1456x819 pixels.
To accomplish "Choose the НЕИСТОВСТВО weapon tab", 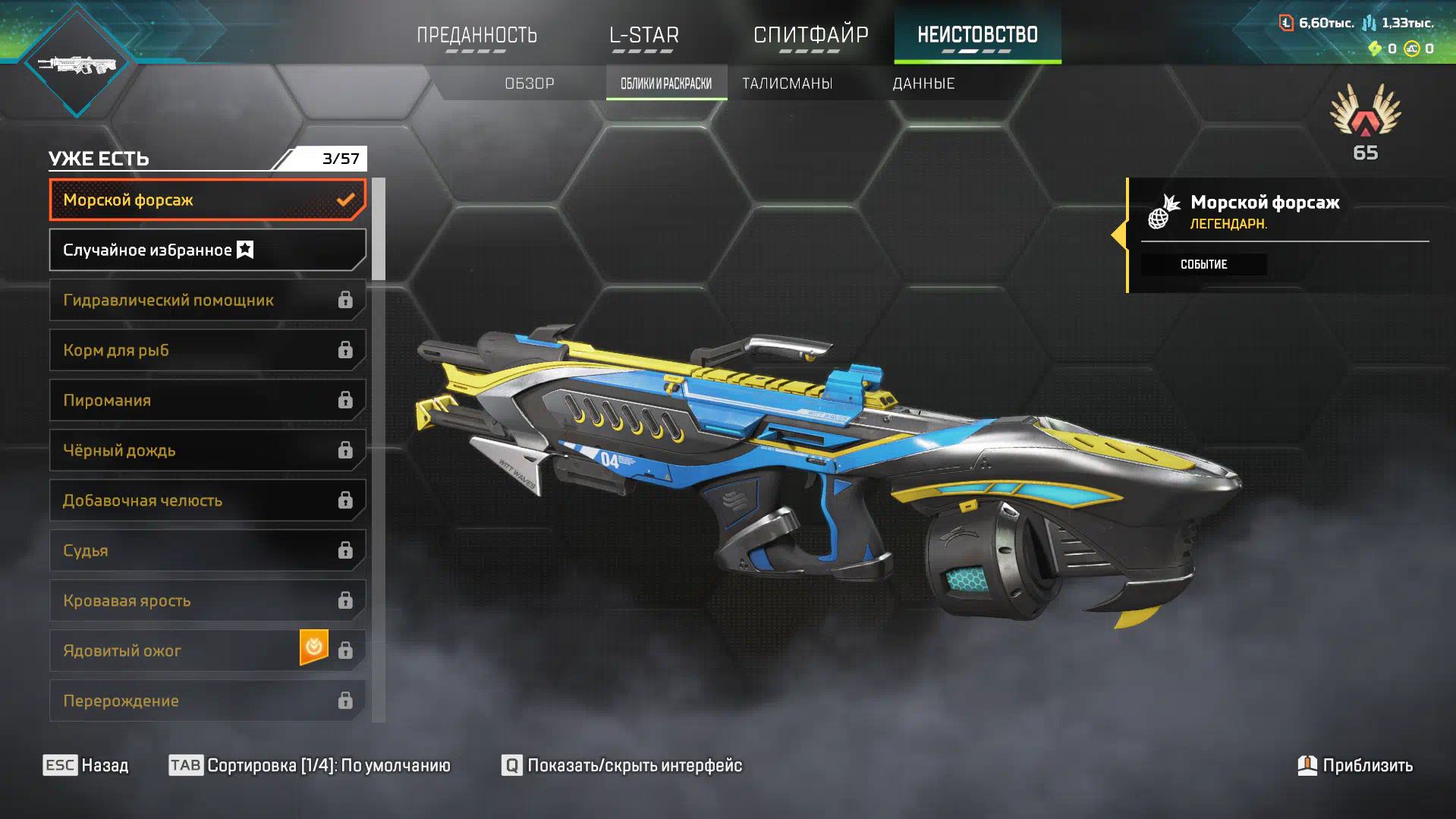I will 977,36.
